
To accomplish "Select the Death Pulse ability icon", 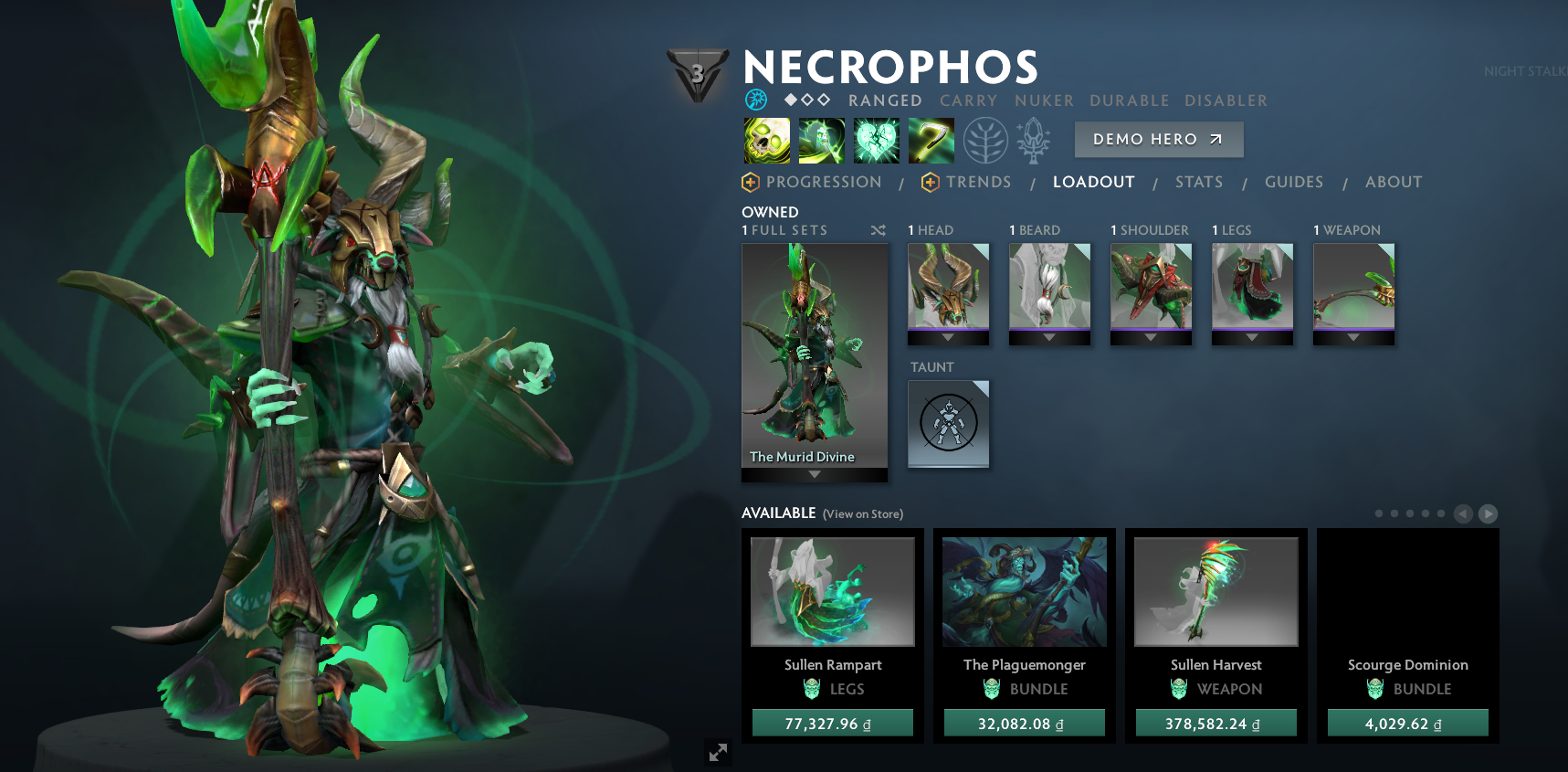I will coord(764,141).
